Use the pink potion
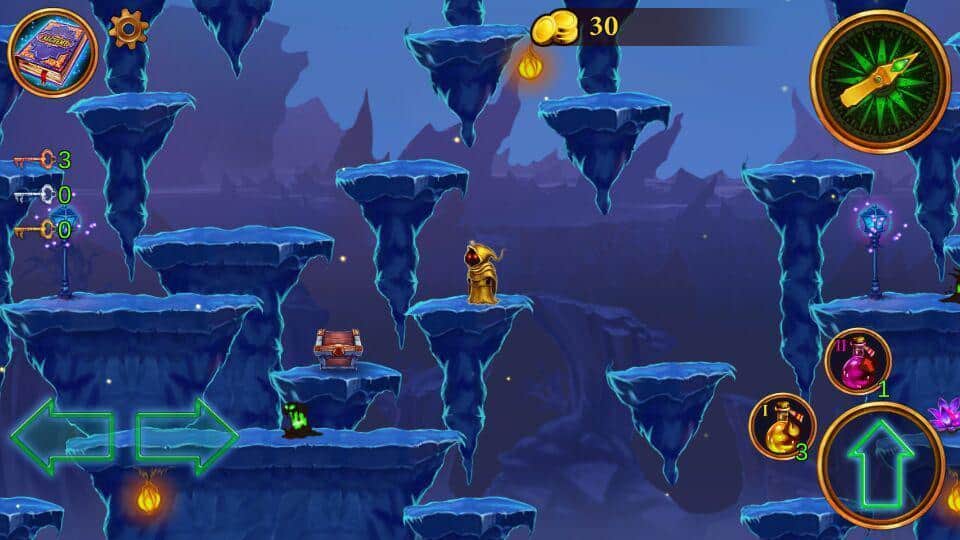Image resolution: width=960 pixels, height=540 pixels. (x=858, y=362)
